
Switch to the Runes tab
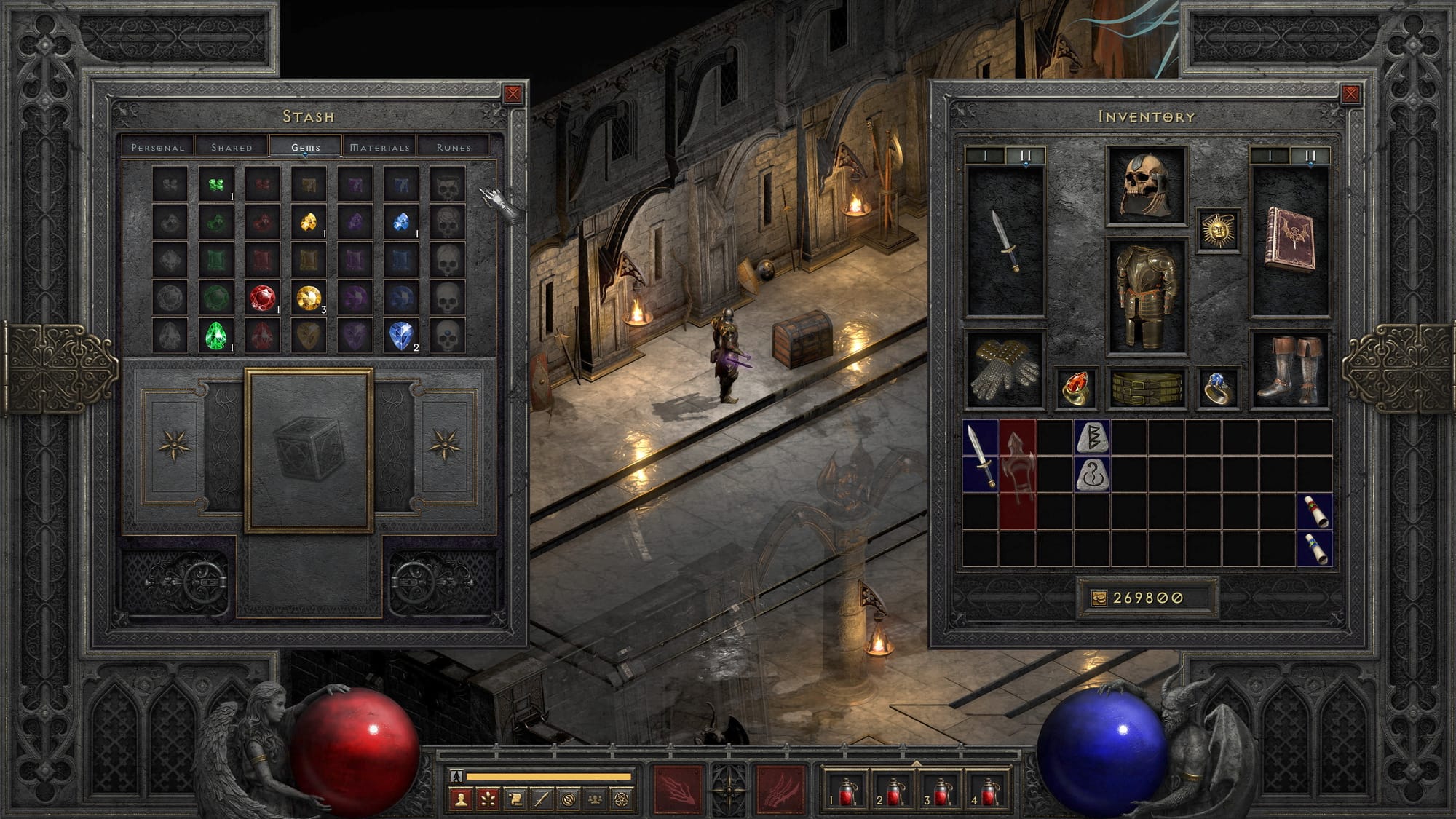coord(453,147)
